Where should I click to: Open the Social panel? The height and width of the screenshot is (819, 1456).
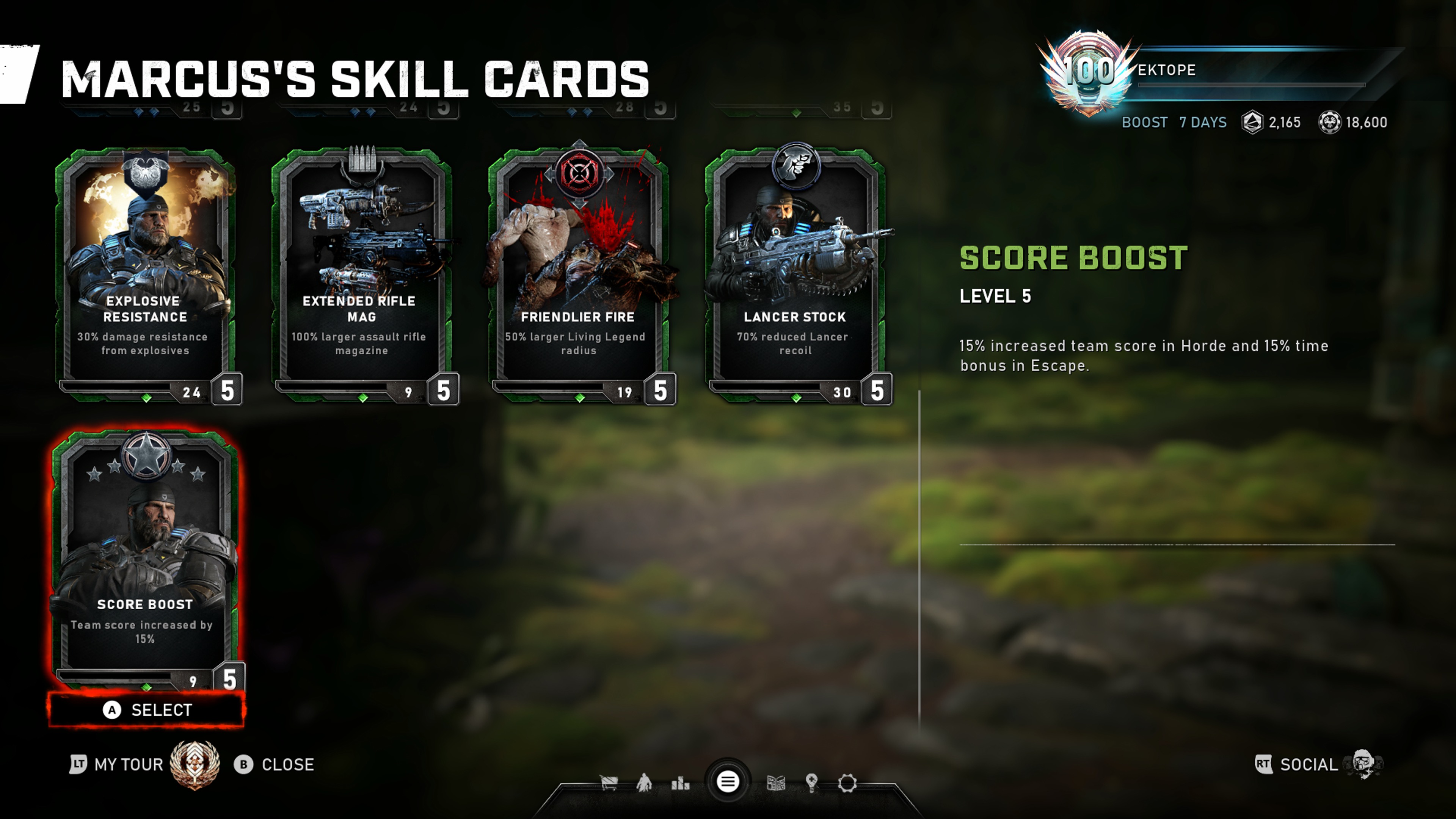pyautogui.click(x=1308, y=765)
